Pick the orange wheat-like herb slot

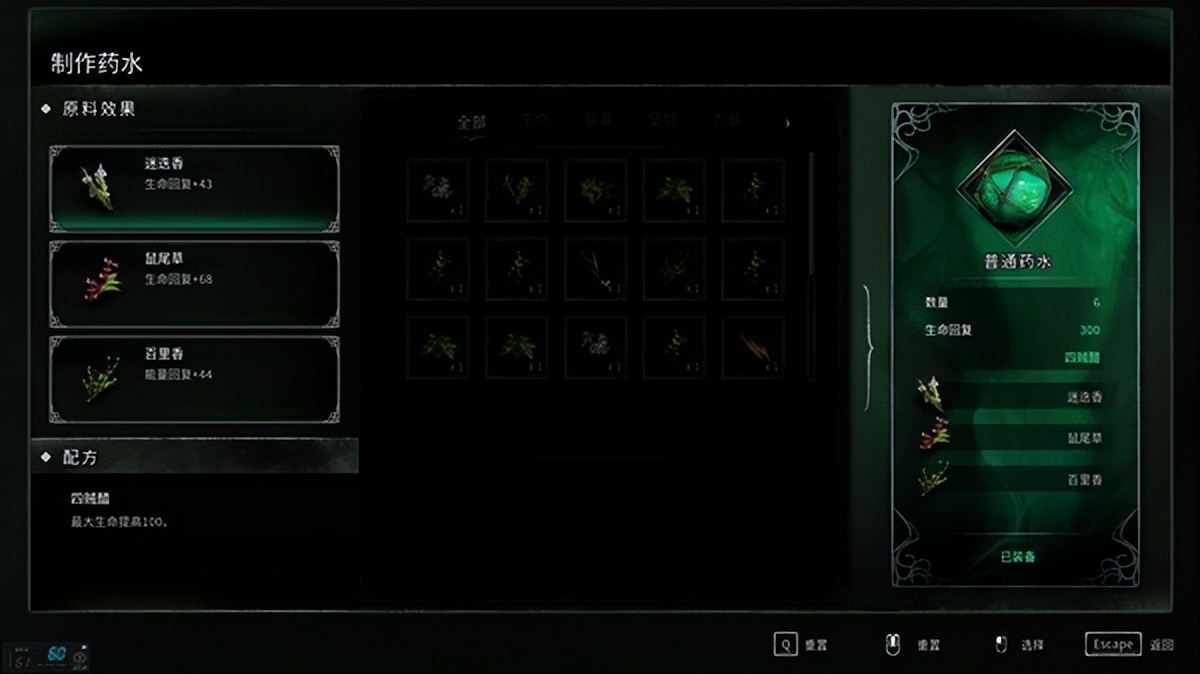[752, 347]
